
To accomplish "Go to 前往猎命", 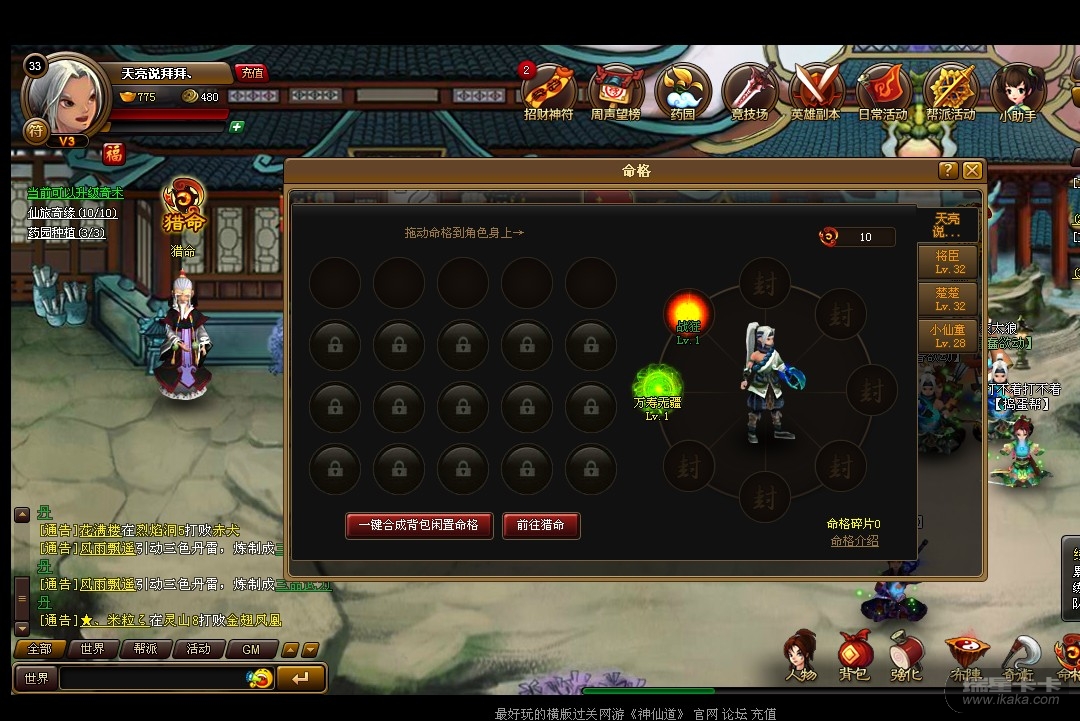I will click(x=541, y=525).
